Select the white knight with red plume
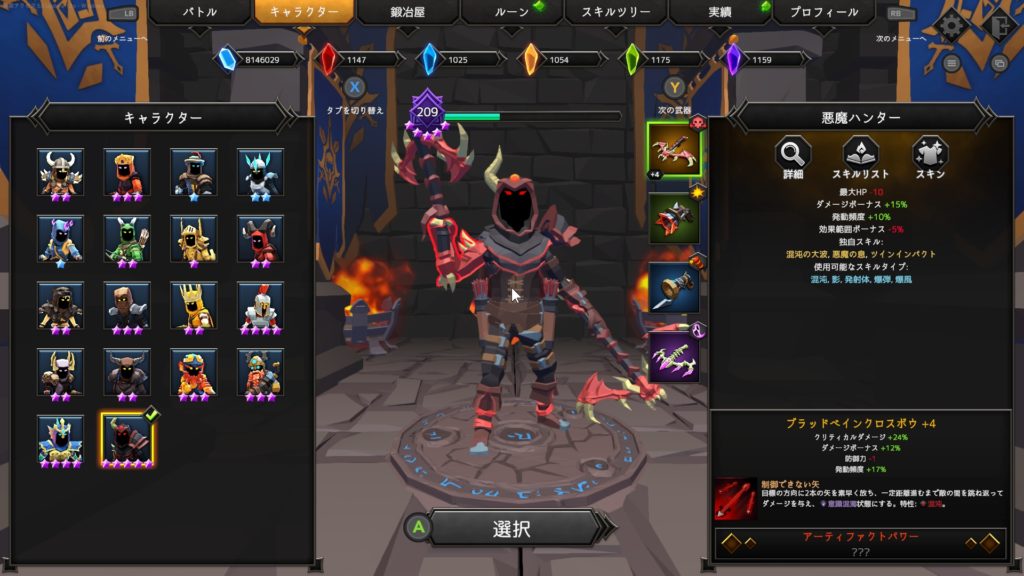This screenshot has height=576, width=1024. tap(260, 305)
